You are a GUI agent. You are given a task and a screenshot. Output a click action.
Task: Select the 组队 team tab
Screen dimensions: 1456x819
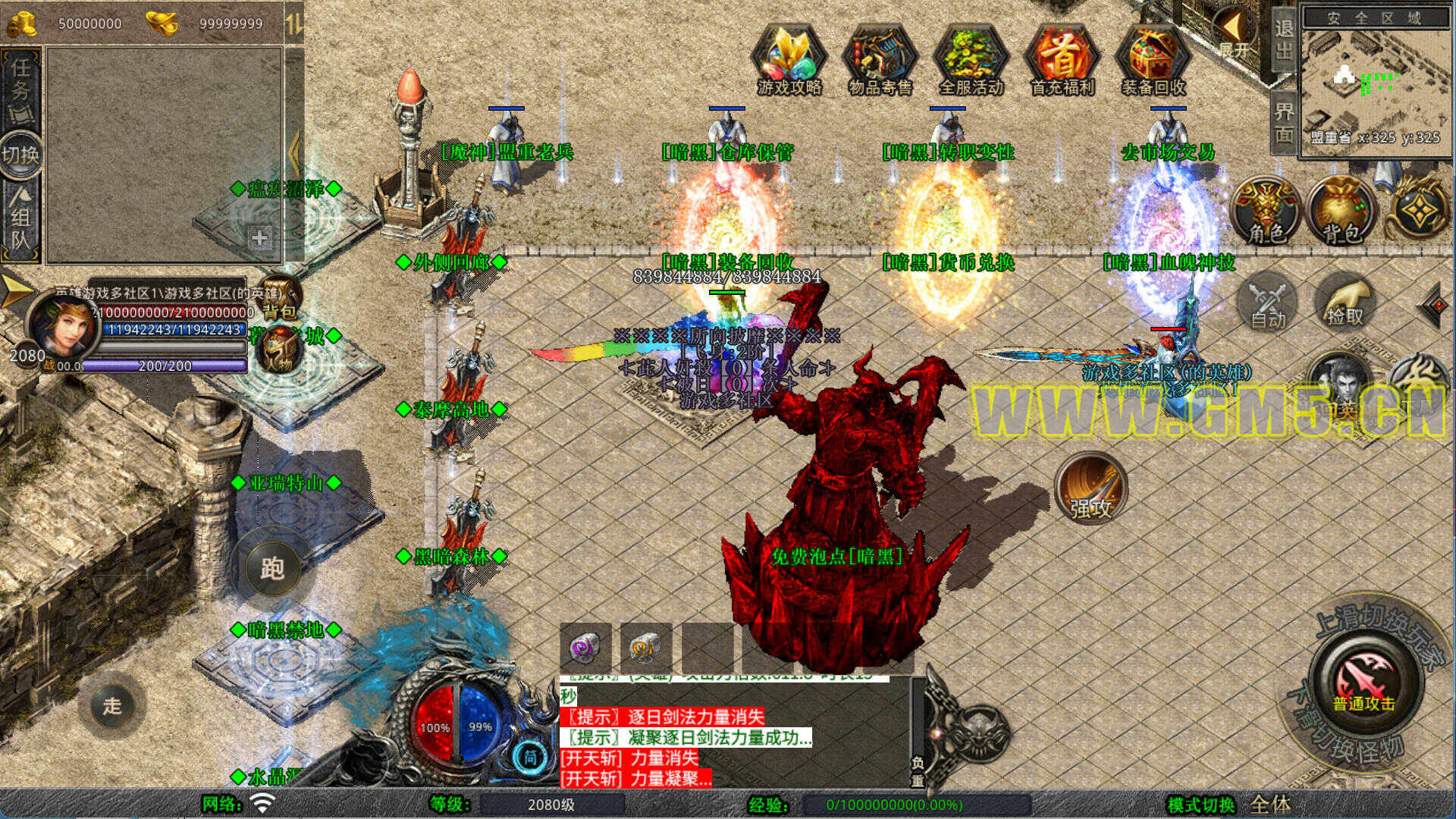21,220
